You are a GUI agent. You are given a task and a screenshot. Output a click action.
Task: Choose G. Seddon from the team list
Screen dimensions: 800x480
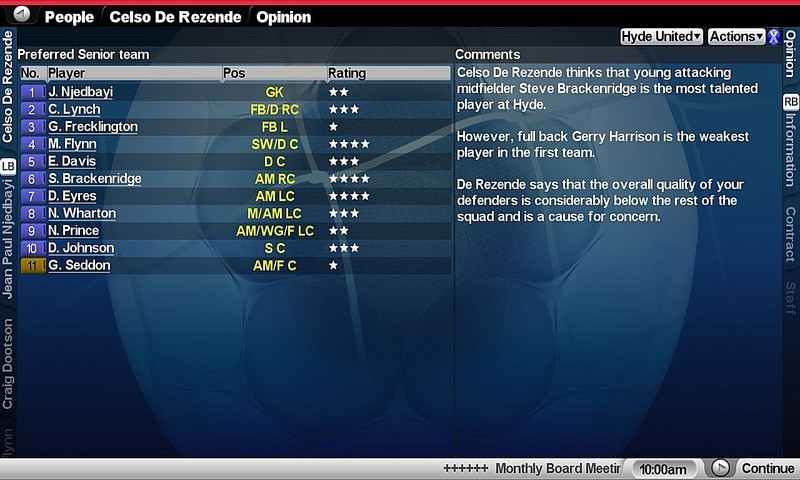pyautogui.click(x=79, y=266)
